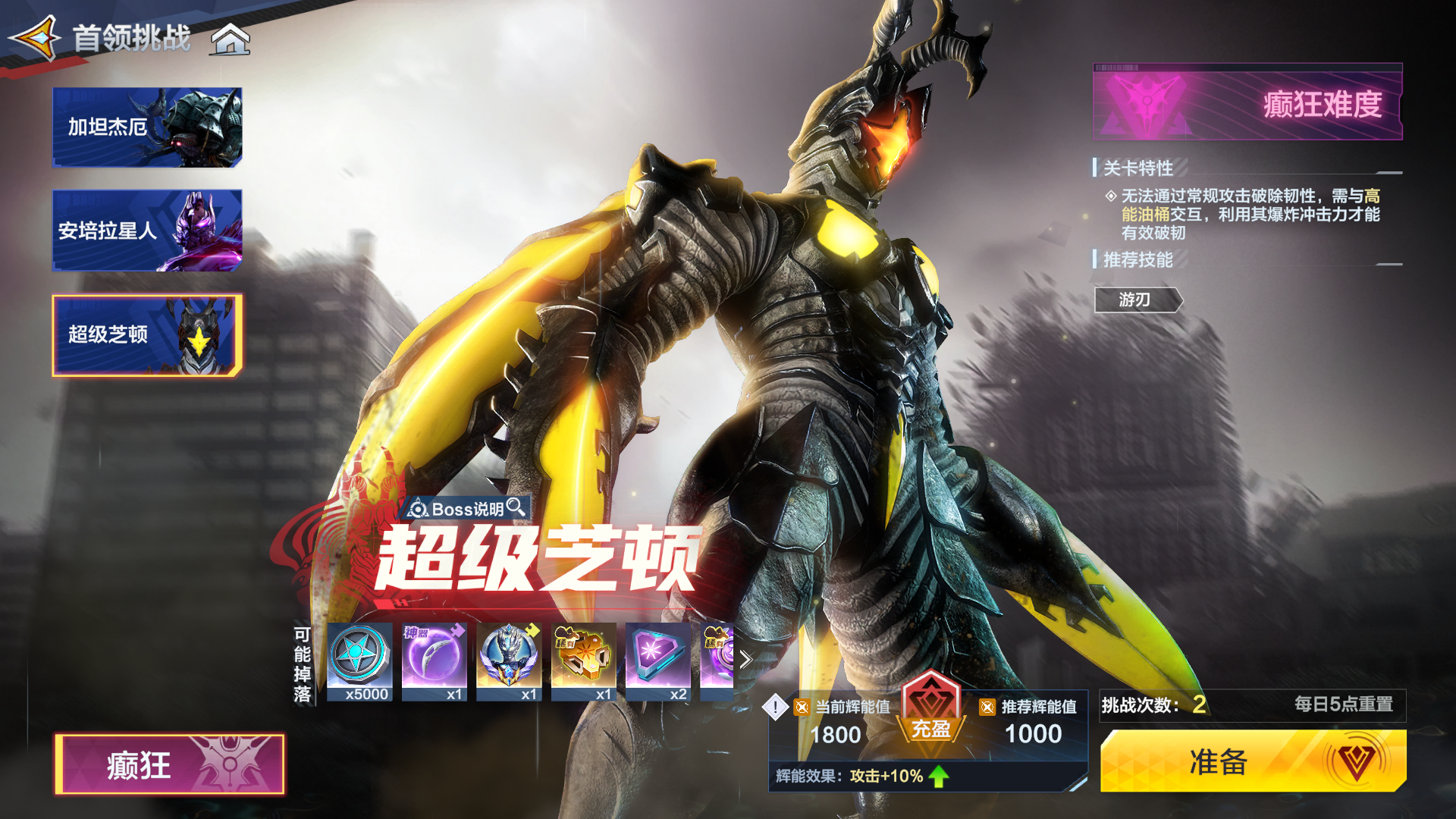Start the challenge with 准备

pos(1253,761)
